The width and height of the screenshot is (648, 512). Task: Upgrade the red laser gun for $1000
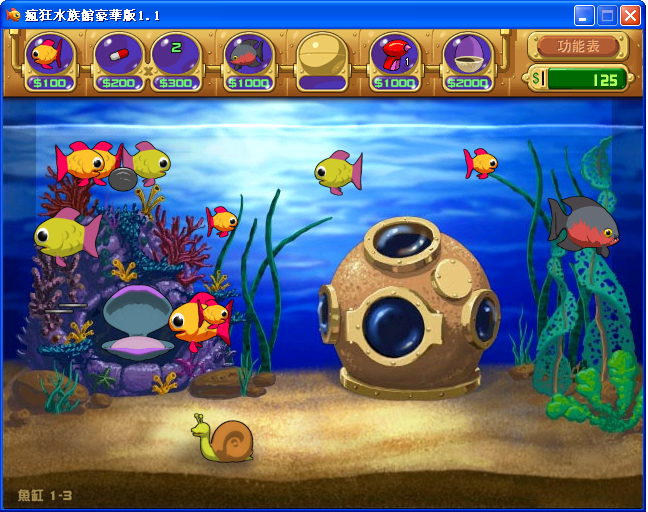(395, 58)
